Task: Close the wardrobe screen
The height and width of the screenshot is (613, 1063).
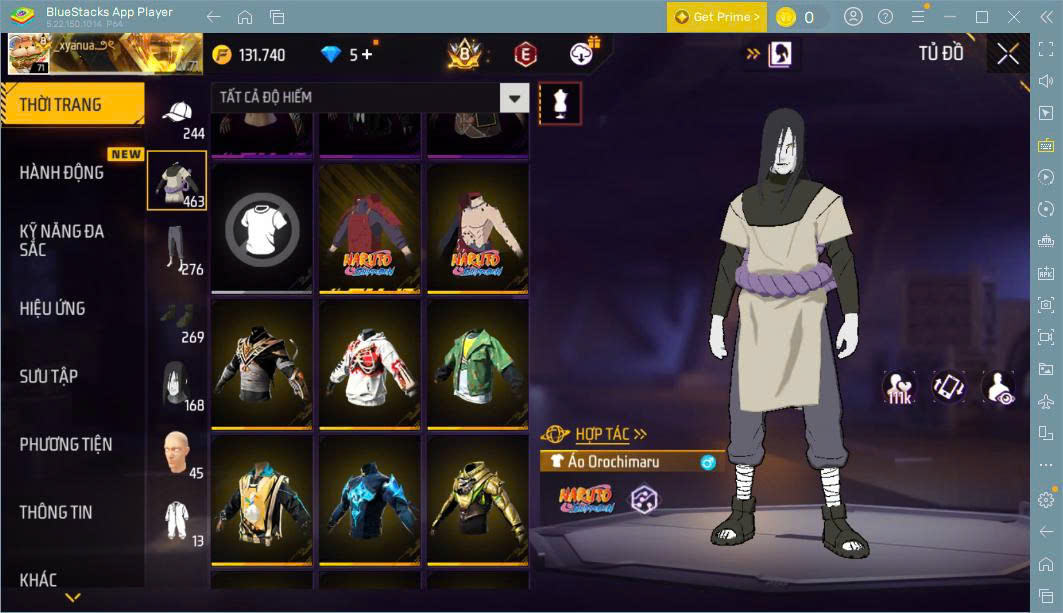Action: [x=1008, y=54]
